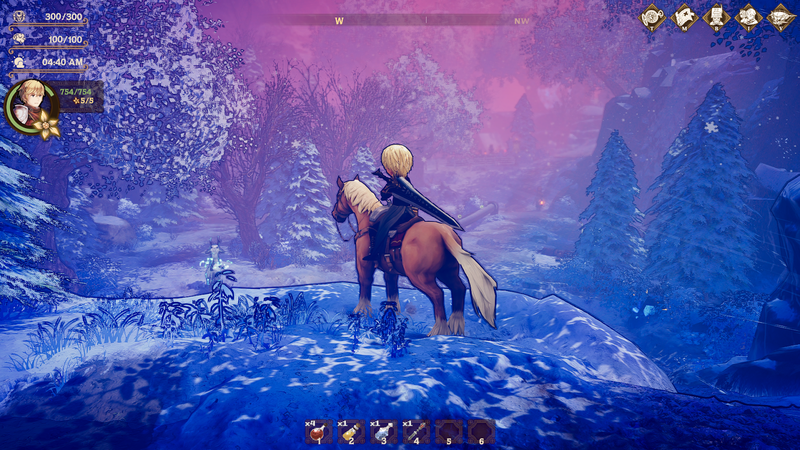This screenshot has width=800, height=450.
Task: Choose the pale blue flask in slot 3
Action: tap(384, 431)
